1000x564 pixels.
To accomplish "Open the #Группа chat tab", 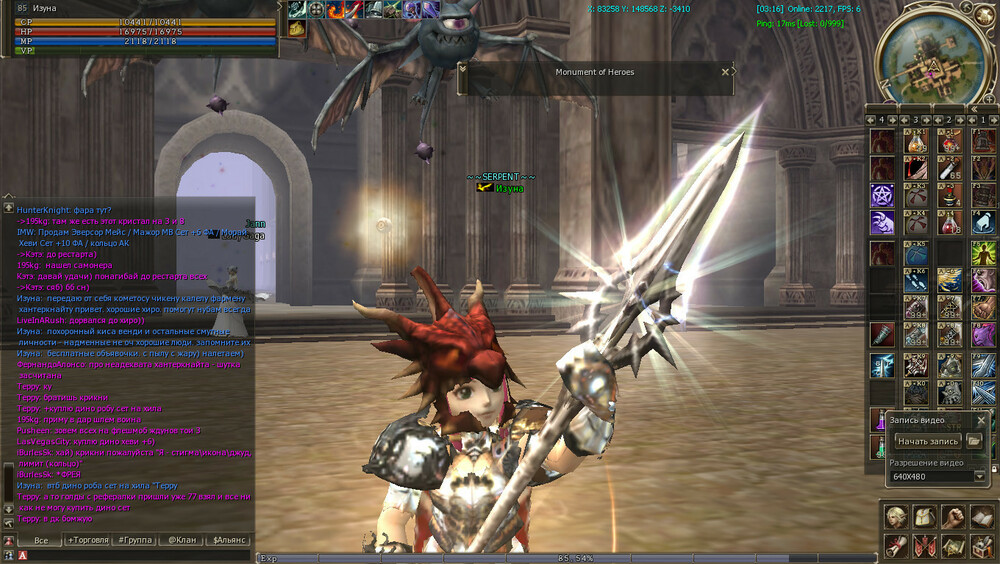I will click(x=135, y=540).
